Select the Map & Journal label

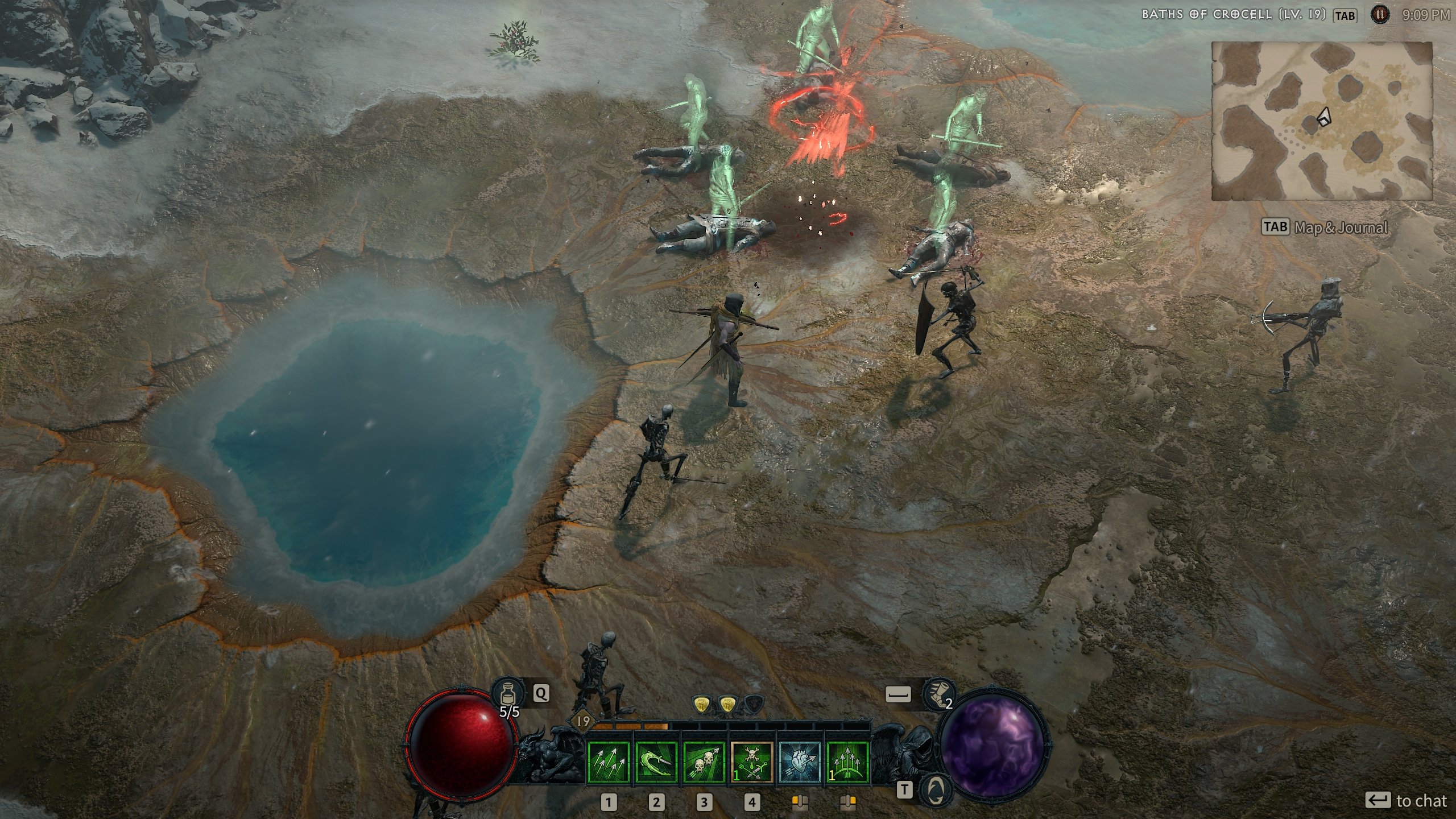(1341, 227)
